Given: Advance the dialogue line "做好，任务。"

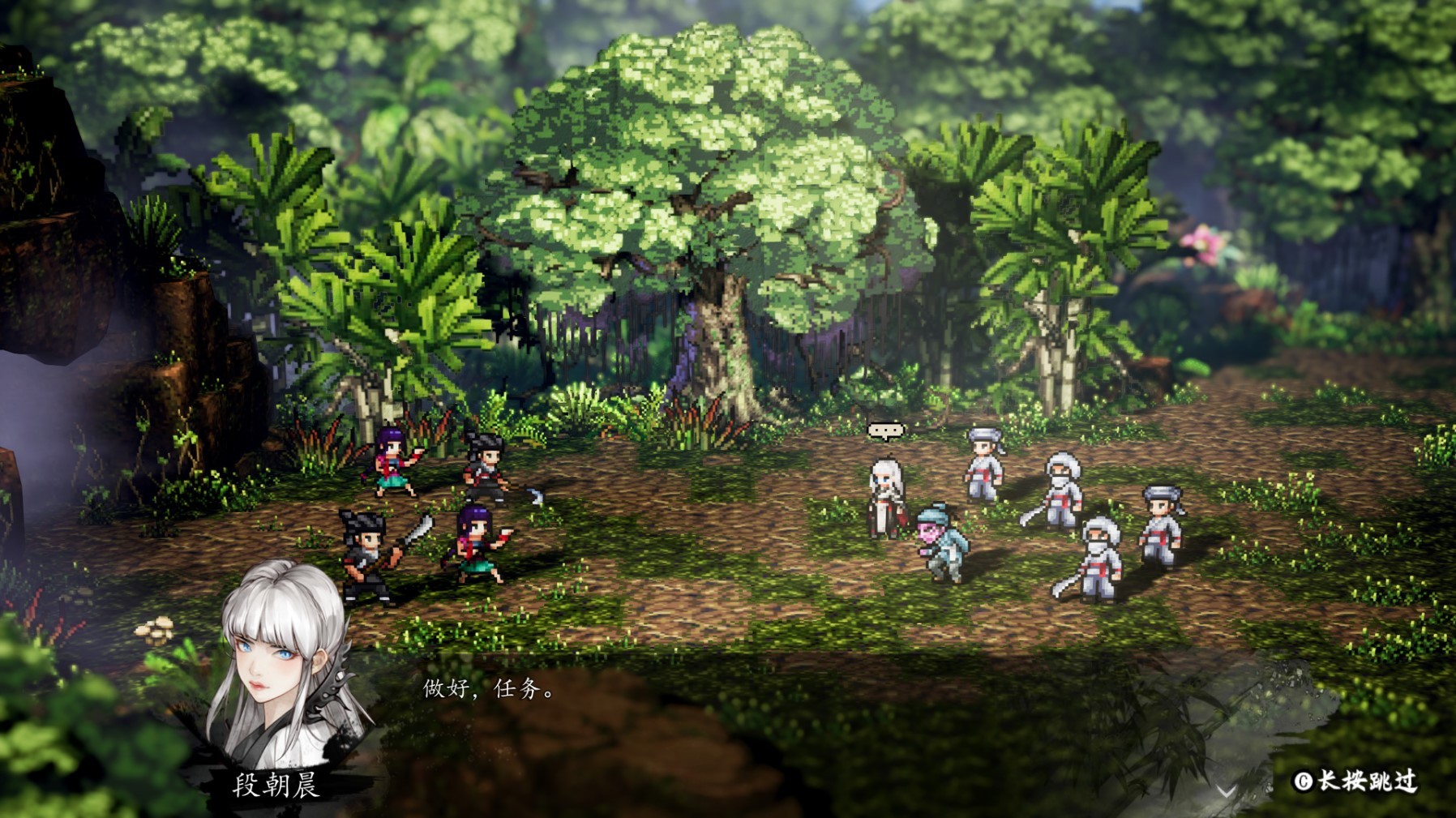Looking at the screenshot, I should coord(489,689).
